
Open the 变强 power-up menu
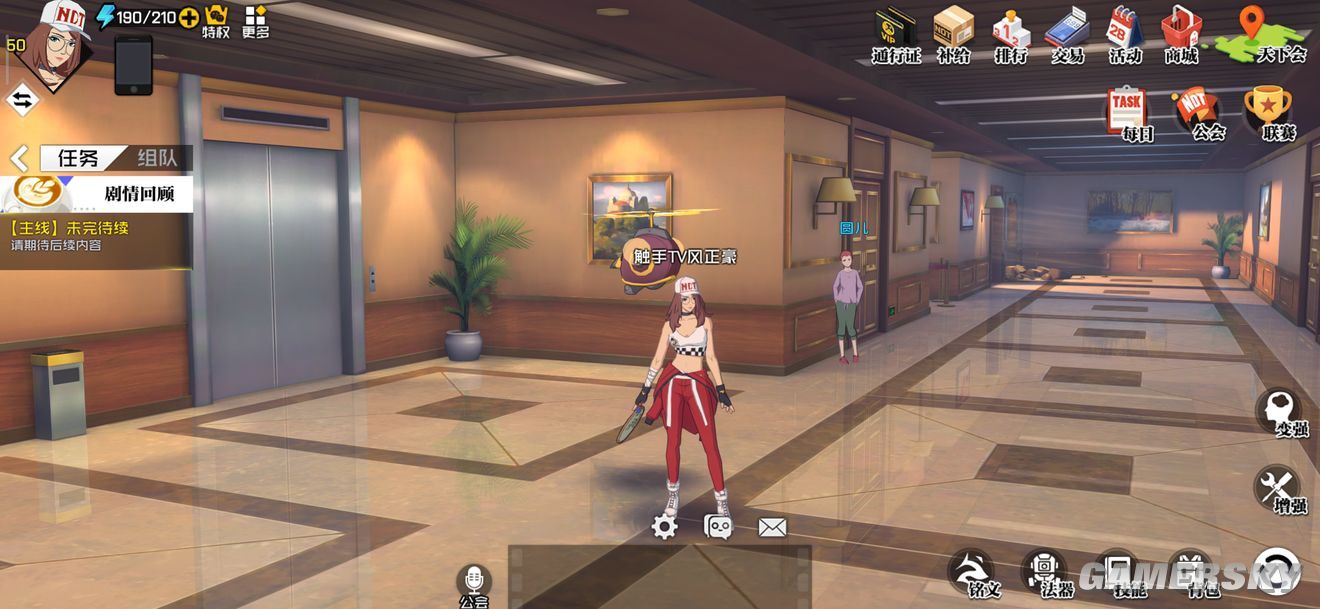click(x=1279, y=411)
